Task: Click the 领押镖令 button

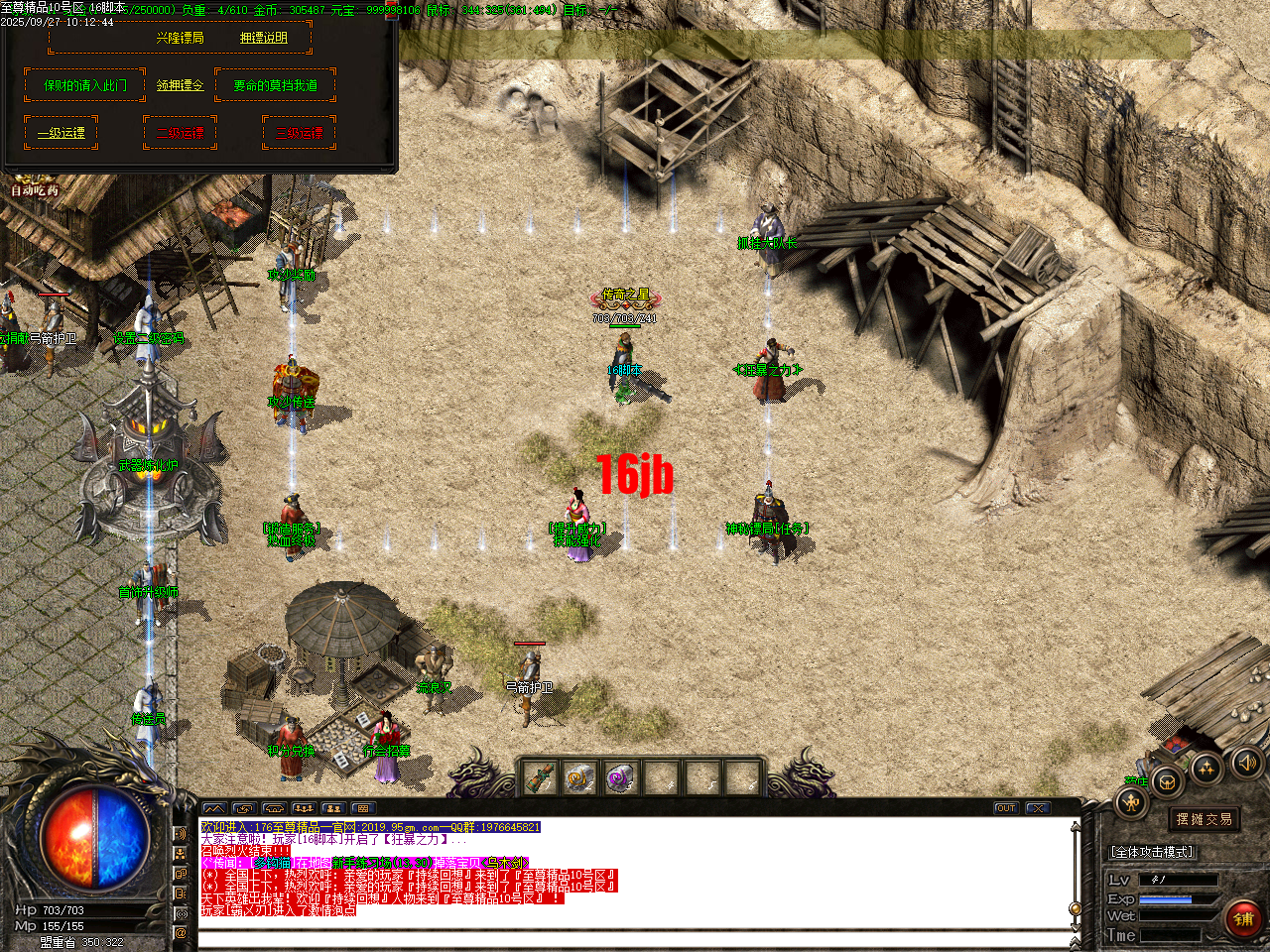Action: point(179,85)
